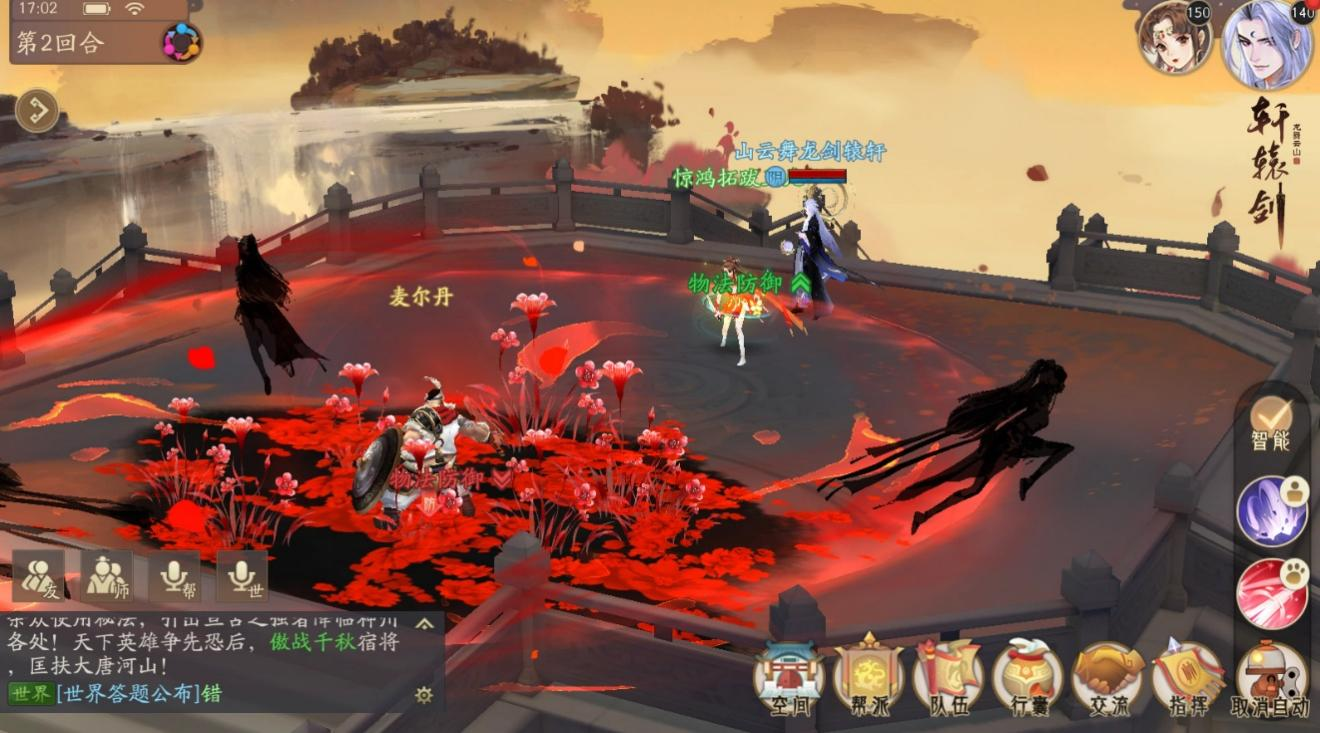This screenshot has width=1320, height=733.
Task: Click the colorful five-element cycle icon
Action: pos(181,42)
